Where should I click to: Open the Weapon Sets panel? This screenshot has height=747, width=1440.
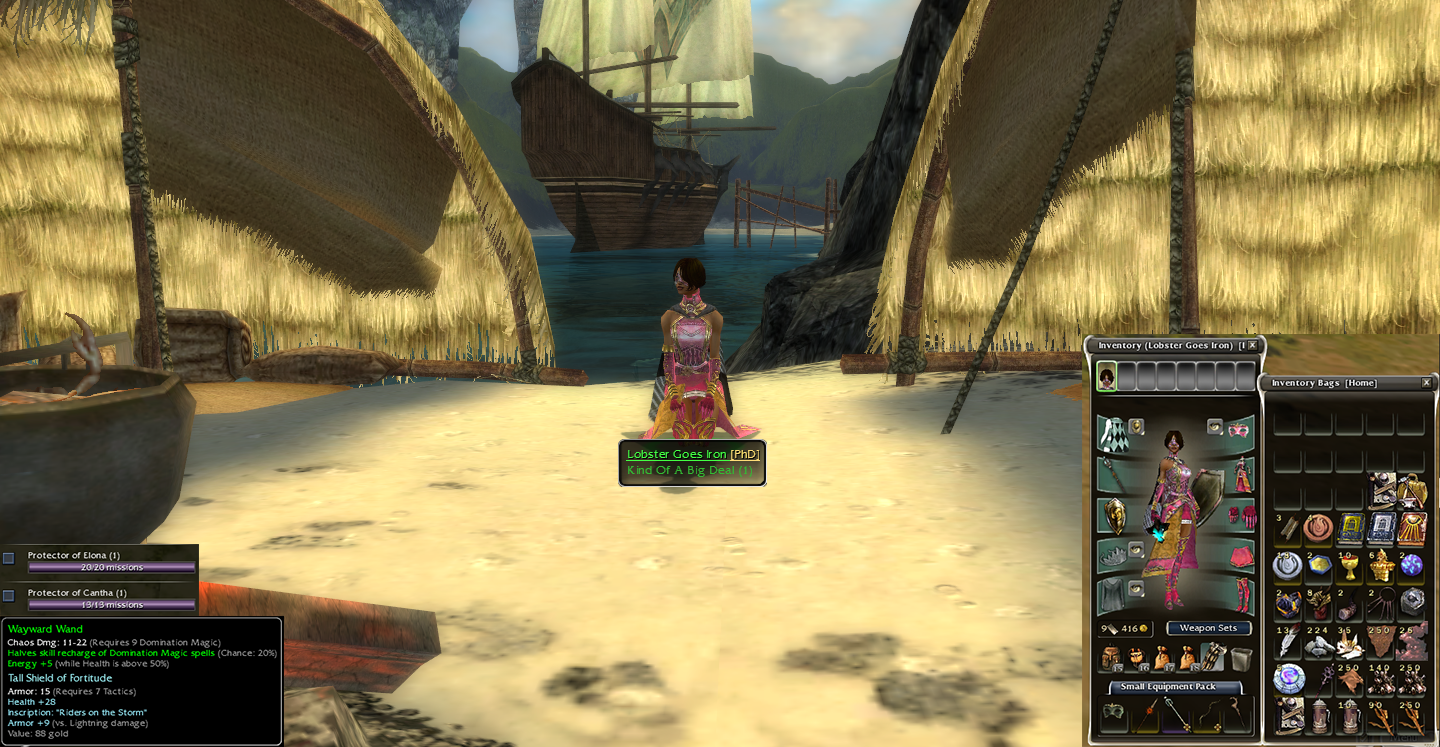(x=1208, y=628)
